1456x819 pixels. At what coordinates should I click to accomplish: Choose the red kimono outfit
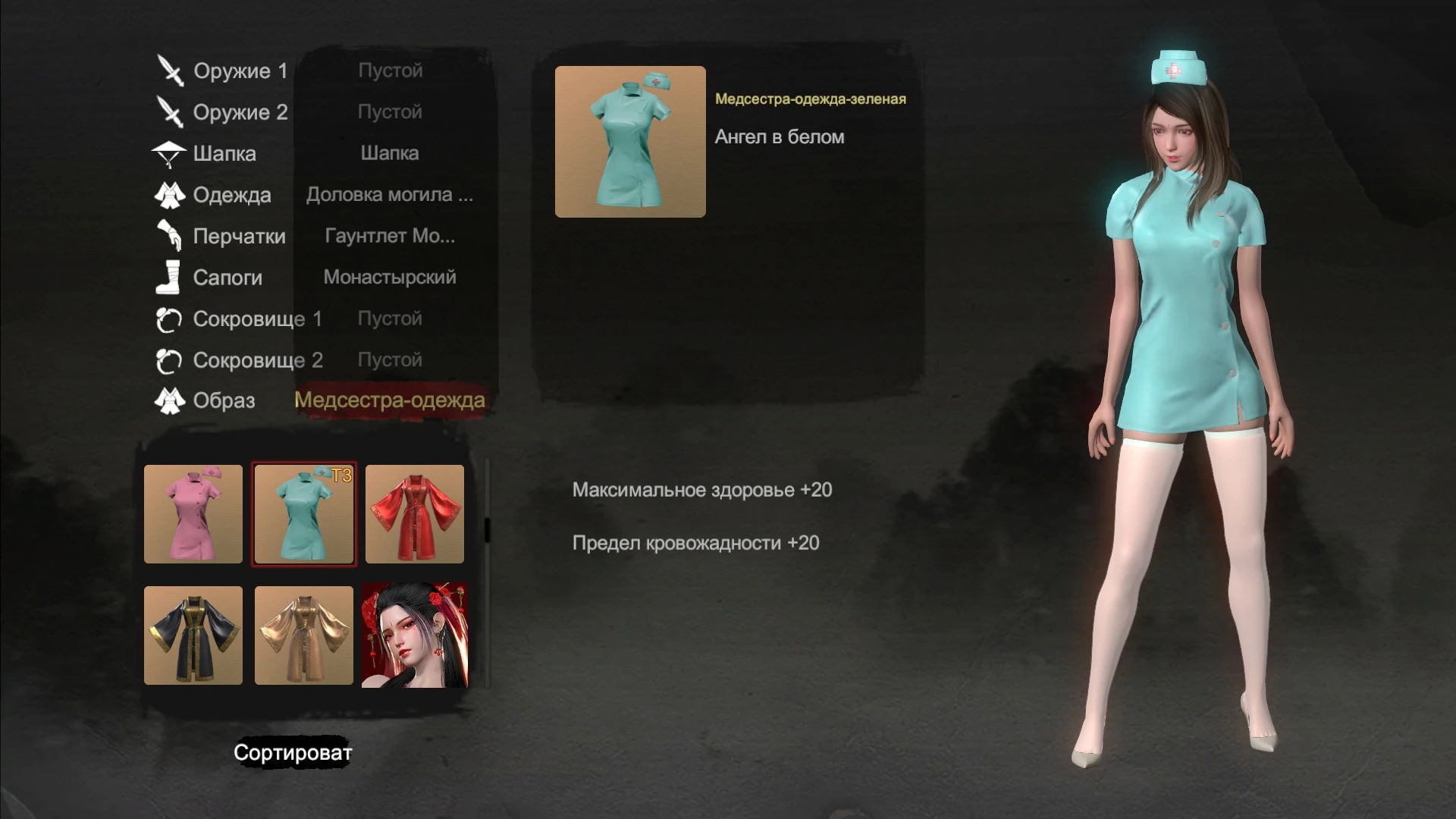point(413,514)
